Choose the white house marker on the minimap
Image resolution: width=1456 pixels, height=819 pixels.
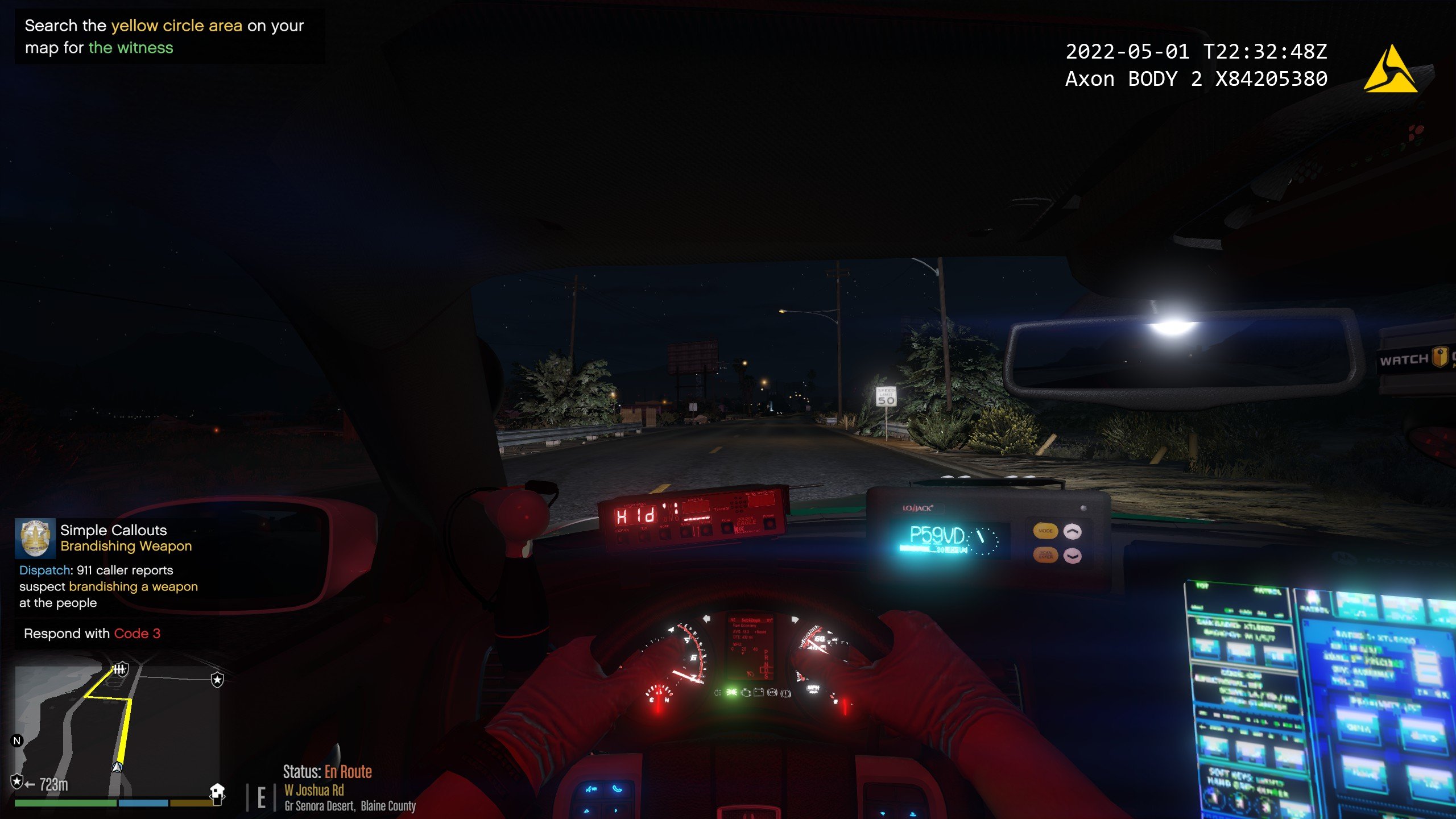click(x=217, y=791)
